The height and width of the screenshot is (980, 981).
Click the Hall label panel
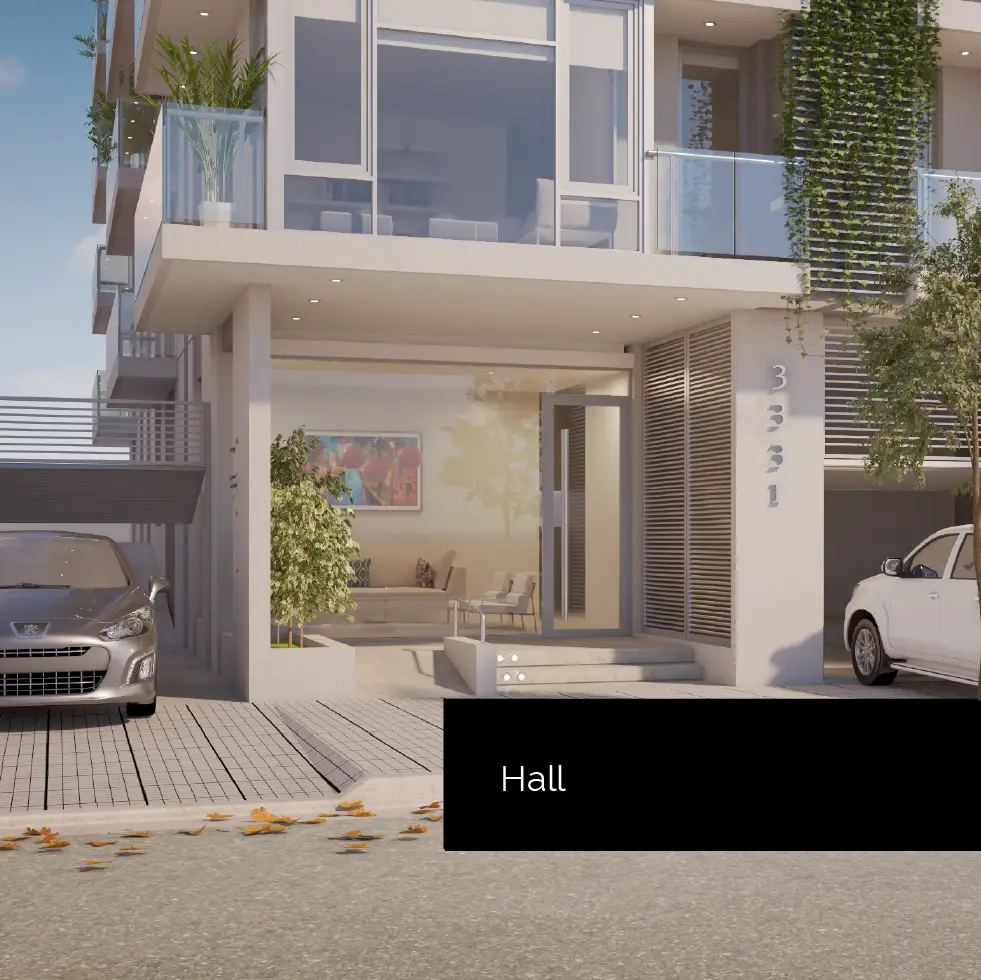coord(711,775)
